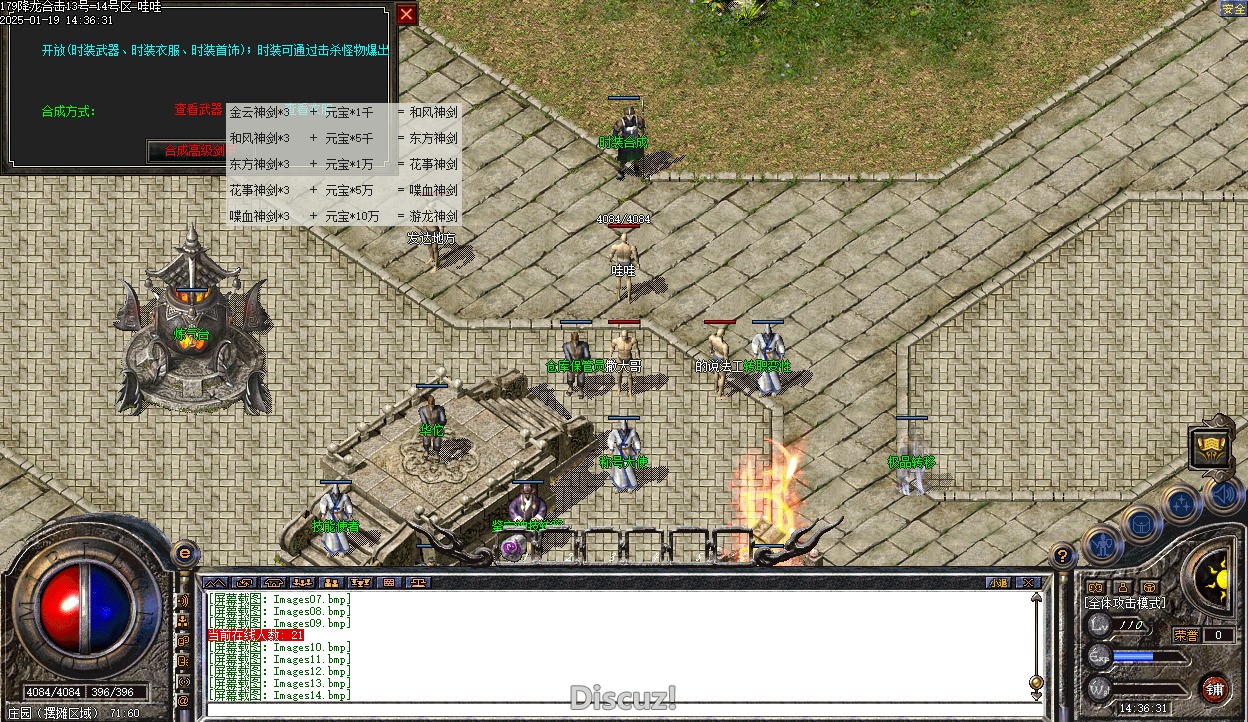Image resolution: width=1248 pixels, height=722 pixels.
Task: Click the 小退 logout button
Action: [x=997, y=582]
